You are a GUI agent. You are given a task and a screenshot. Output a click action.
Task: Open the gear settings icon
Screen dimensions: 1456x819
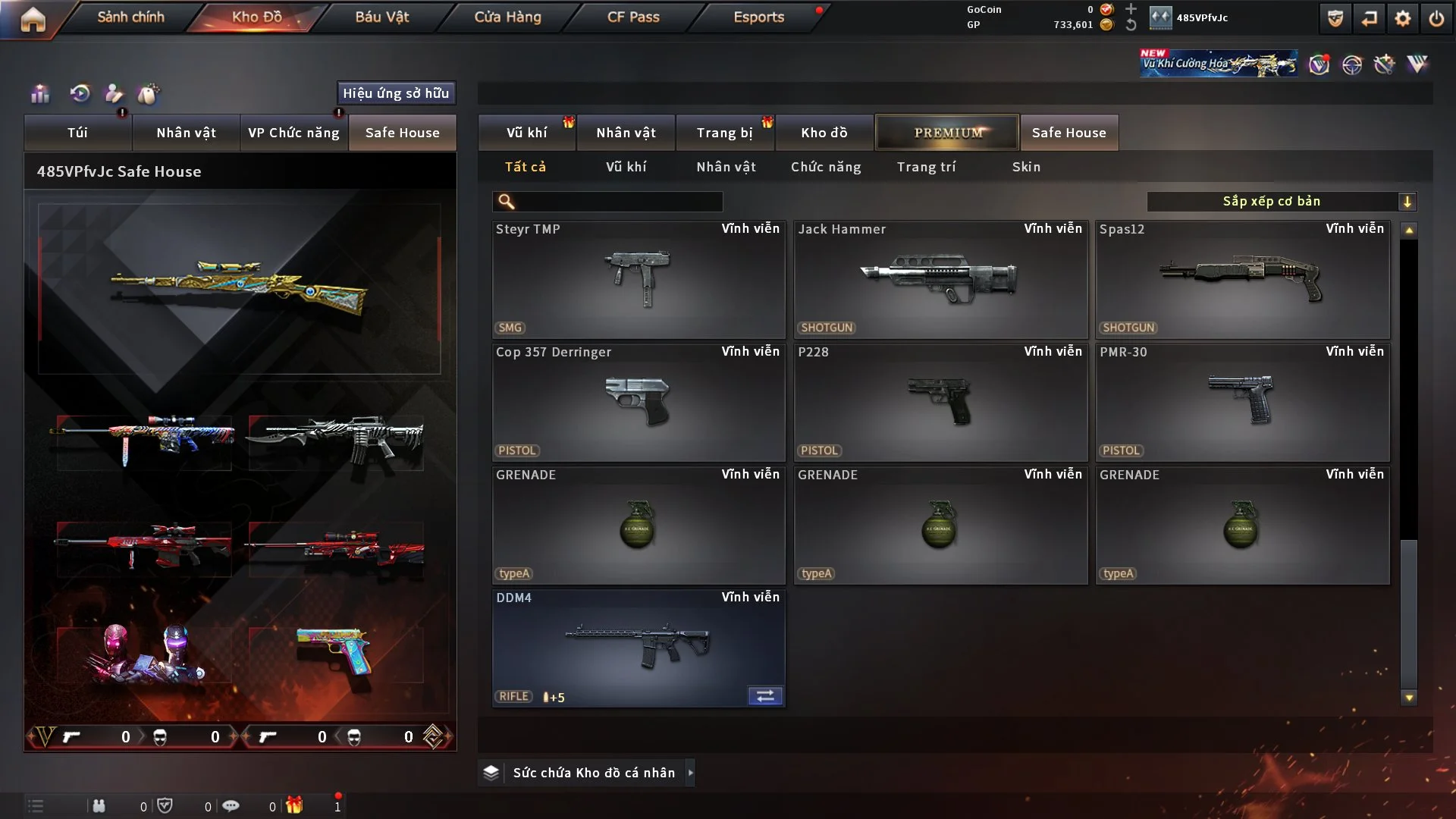(x=1403, y=18)
